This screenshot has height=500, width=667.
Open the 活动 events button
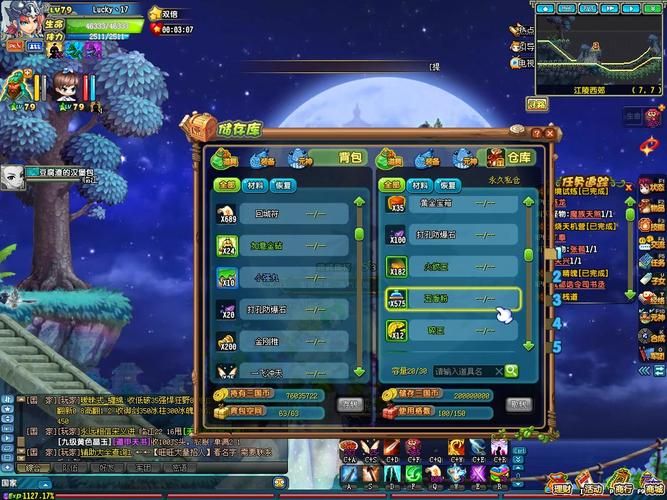594,487
